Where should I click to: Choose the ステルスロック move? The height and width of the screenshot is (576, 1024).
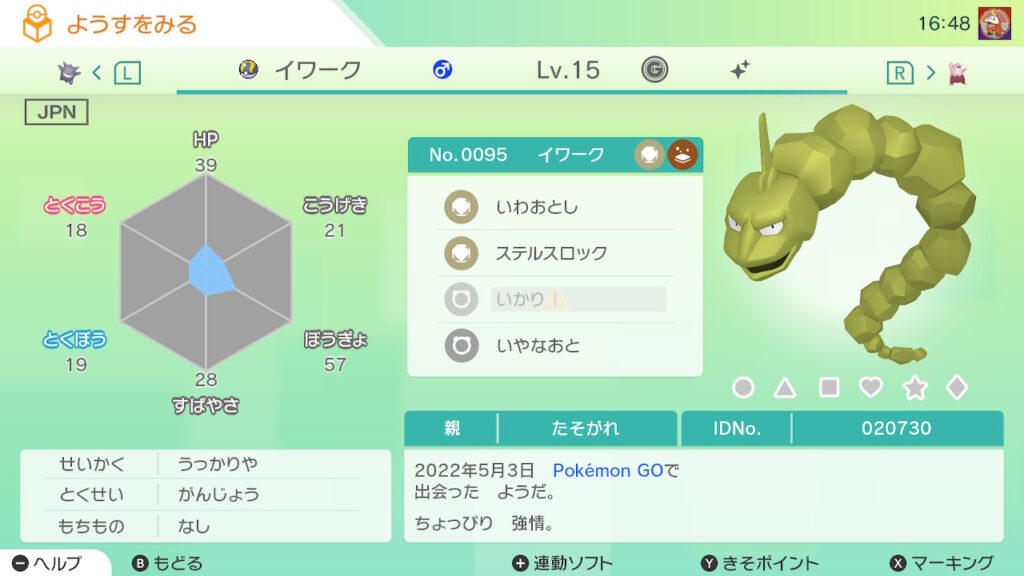[555, 253]
